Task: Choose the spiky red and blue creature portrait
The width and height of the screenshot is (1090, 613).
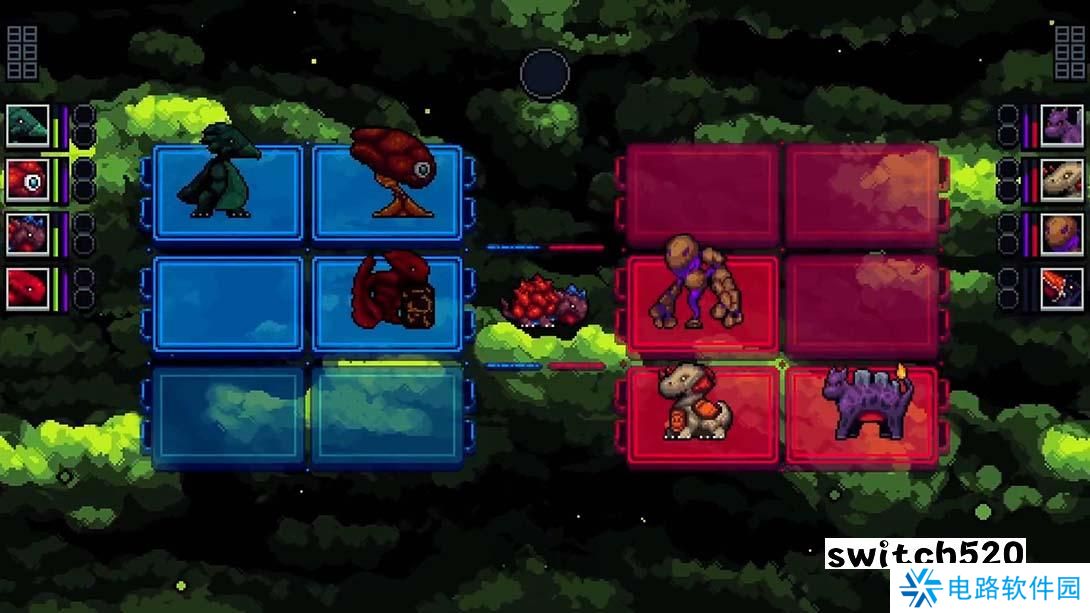Action: coord(28,234)
